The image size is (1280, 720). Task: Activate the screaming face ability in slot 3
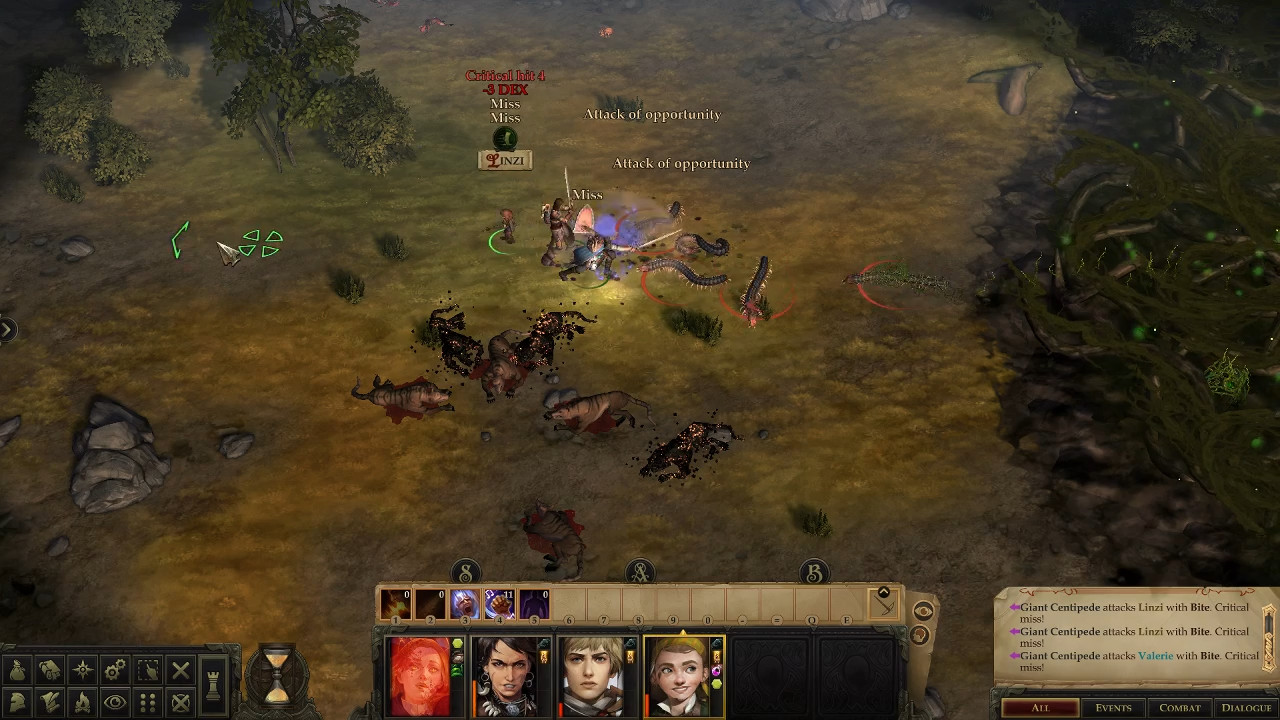(x=464, y=604)
